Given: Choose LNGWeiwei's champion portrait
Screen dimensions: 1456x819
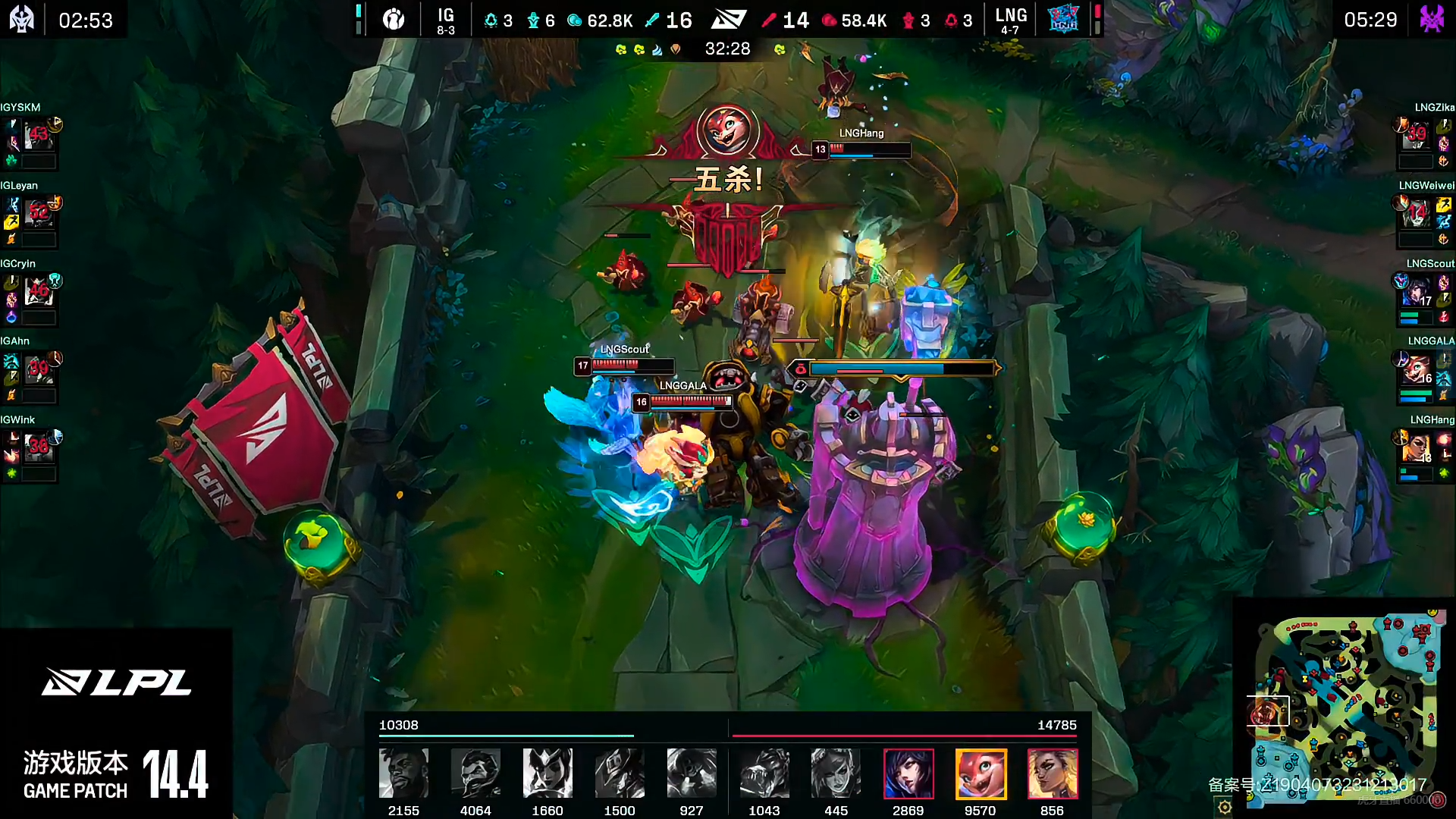Looking at the screenshot, I should (x=1417, y=215).
